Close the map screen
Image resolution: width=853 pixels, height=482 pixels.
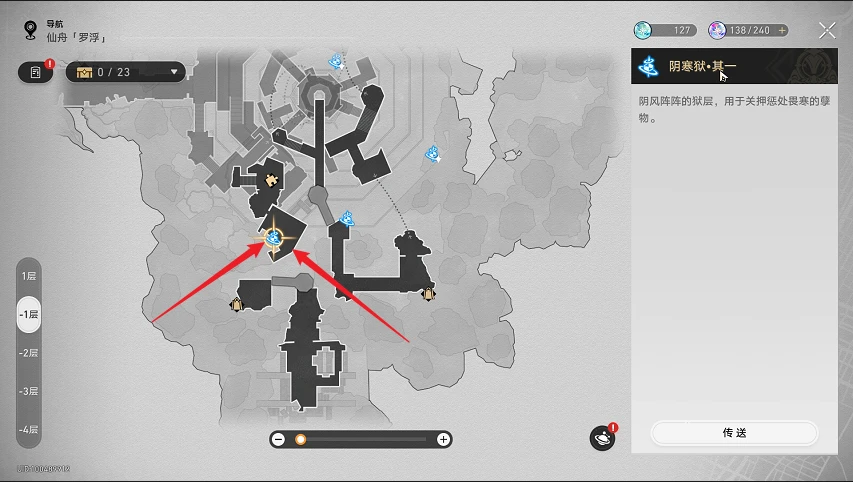(827, 31)
